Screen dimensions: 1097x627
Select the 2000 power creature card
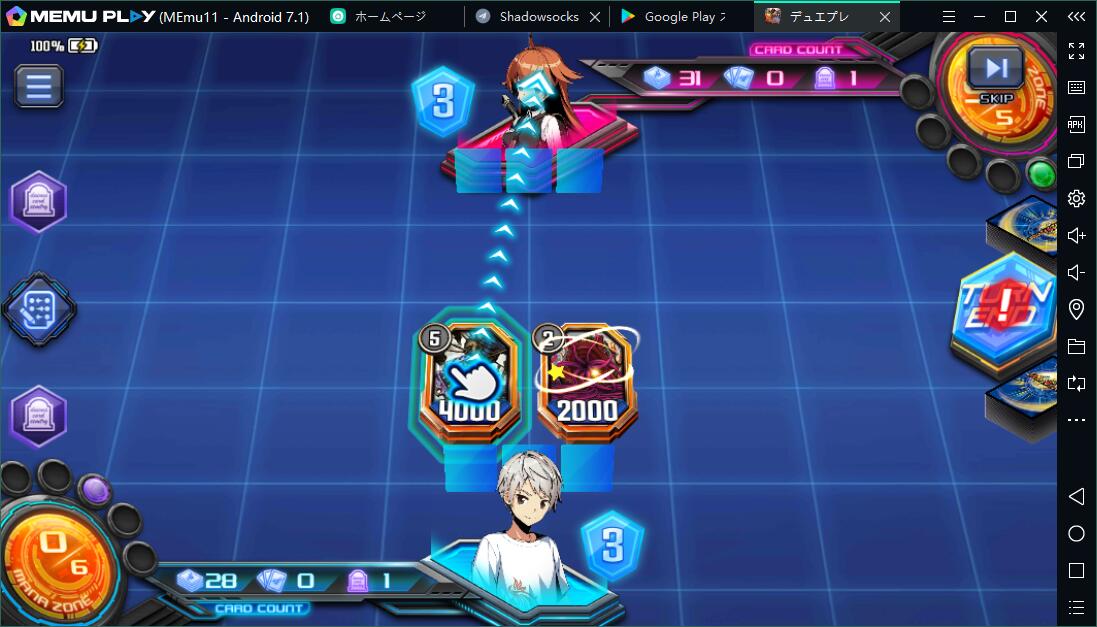pos(586,382)
